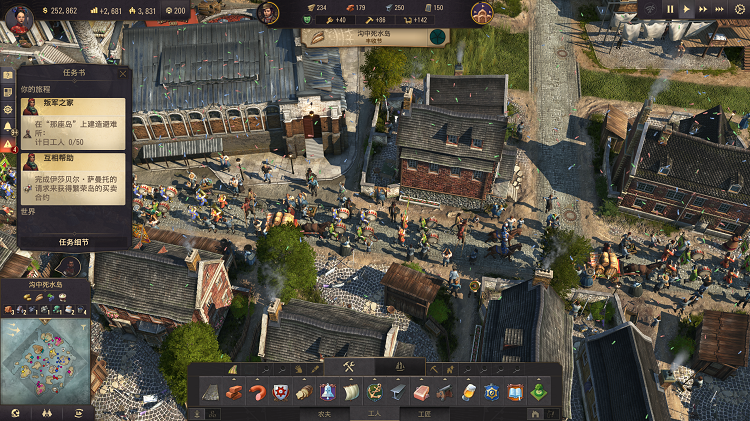This screenshot has width=750, height=421.
Task: Pause the game speed
Action: [671, 9]
